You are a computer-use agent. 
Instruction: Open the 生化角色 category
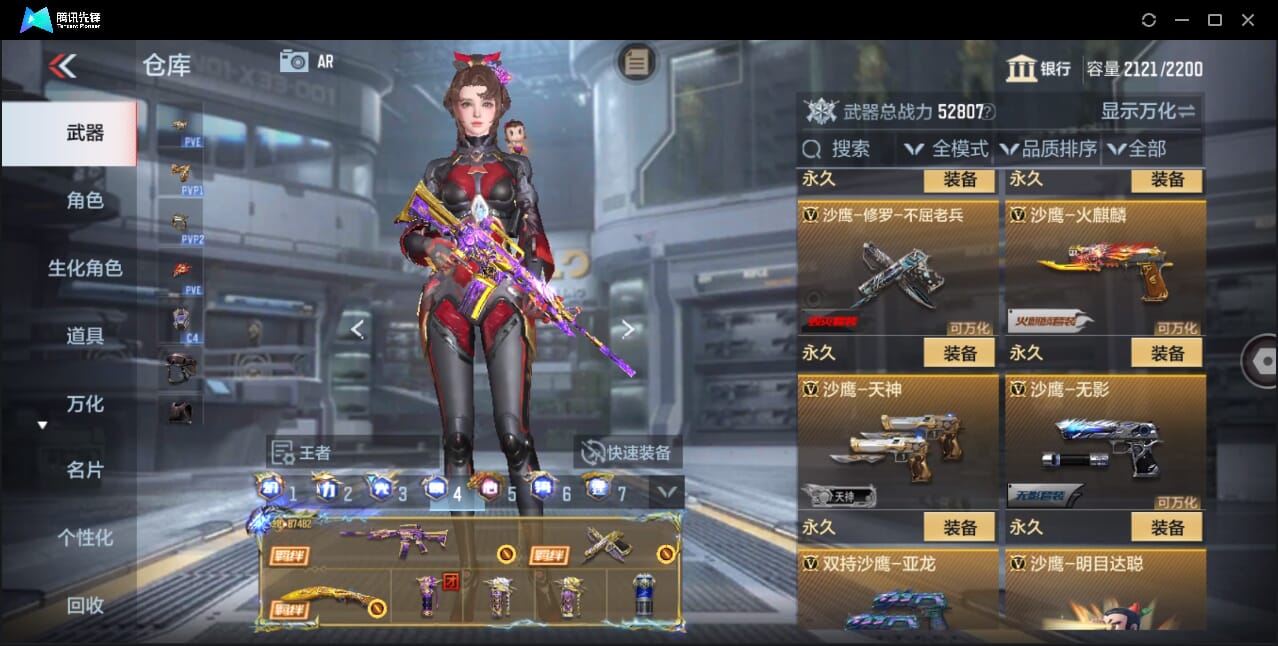click(85, 268)
